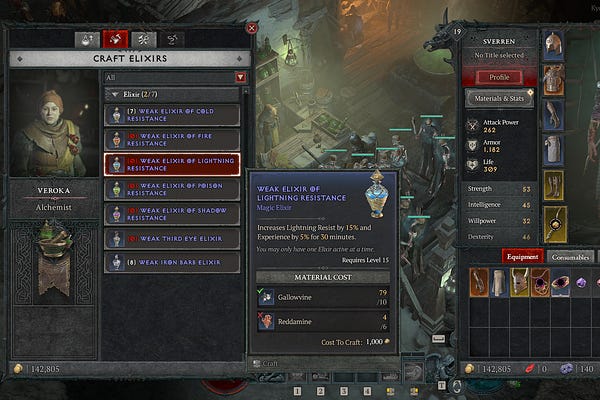Choose the Weak Iron Barb Elixir recipe
600x400 pixels.
click(172, 262)
